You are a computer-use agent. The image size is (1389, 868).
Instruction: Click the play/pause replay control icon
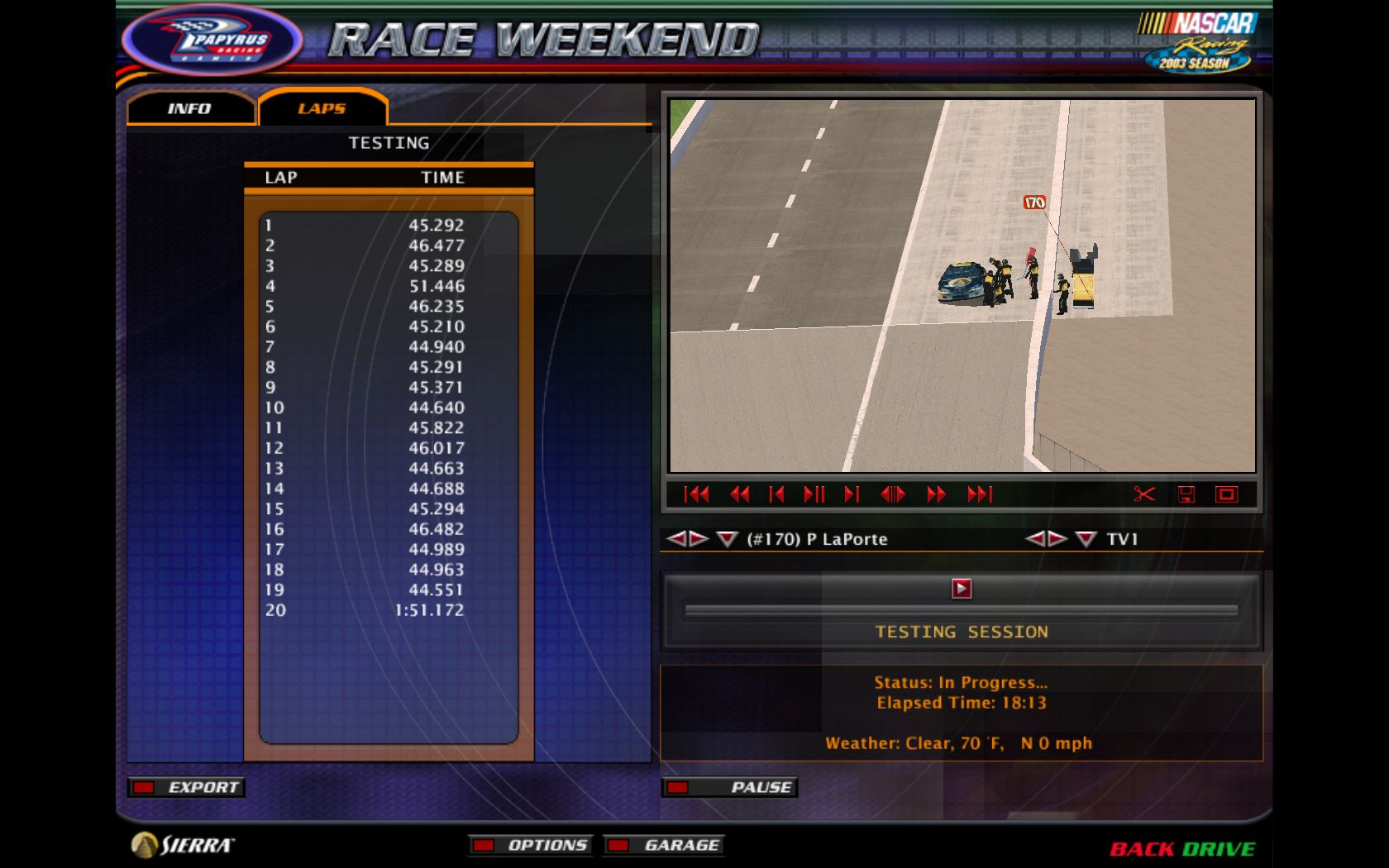coord(816,494)
